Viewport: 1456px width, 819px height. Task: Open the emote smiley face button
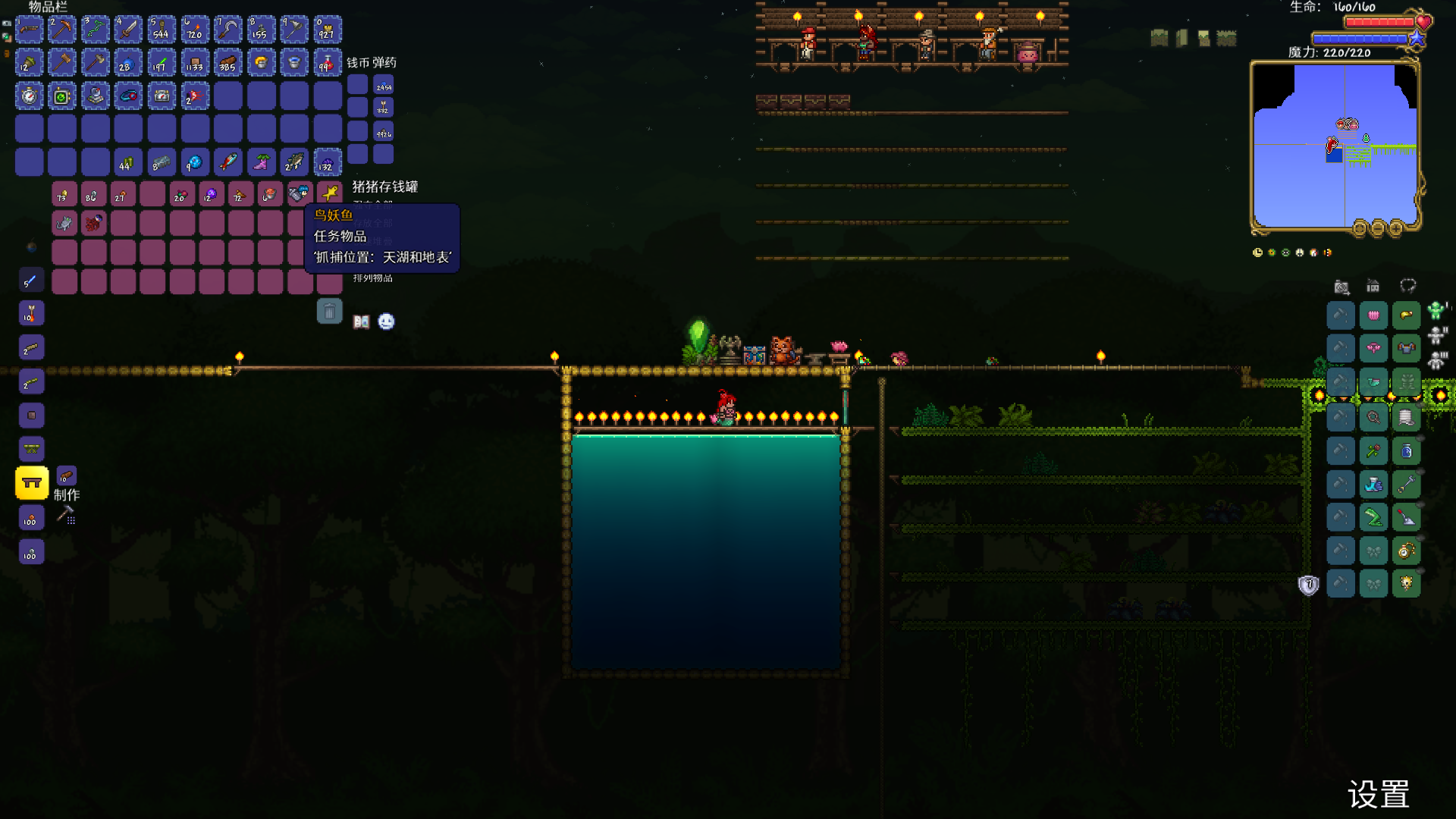(x=386, y=322)
